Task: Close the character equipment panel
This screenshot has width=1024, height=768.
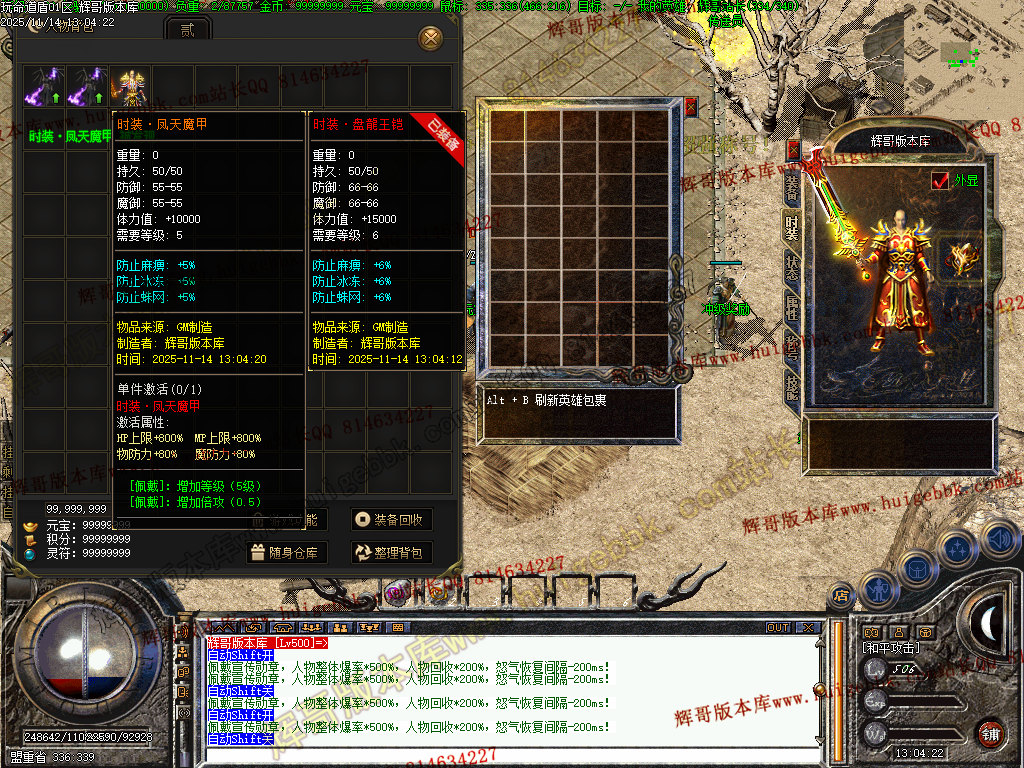Action: (x=794, y=149)
